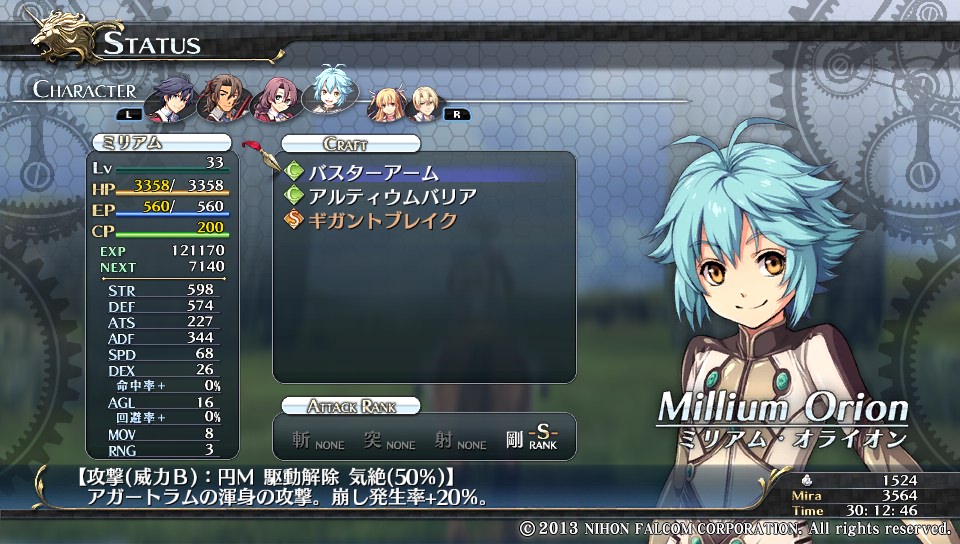Select the バスターアーム craft
The image size is (960, 544).
[373, 173]
